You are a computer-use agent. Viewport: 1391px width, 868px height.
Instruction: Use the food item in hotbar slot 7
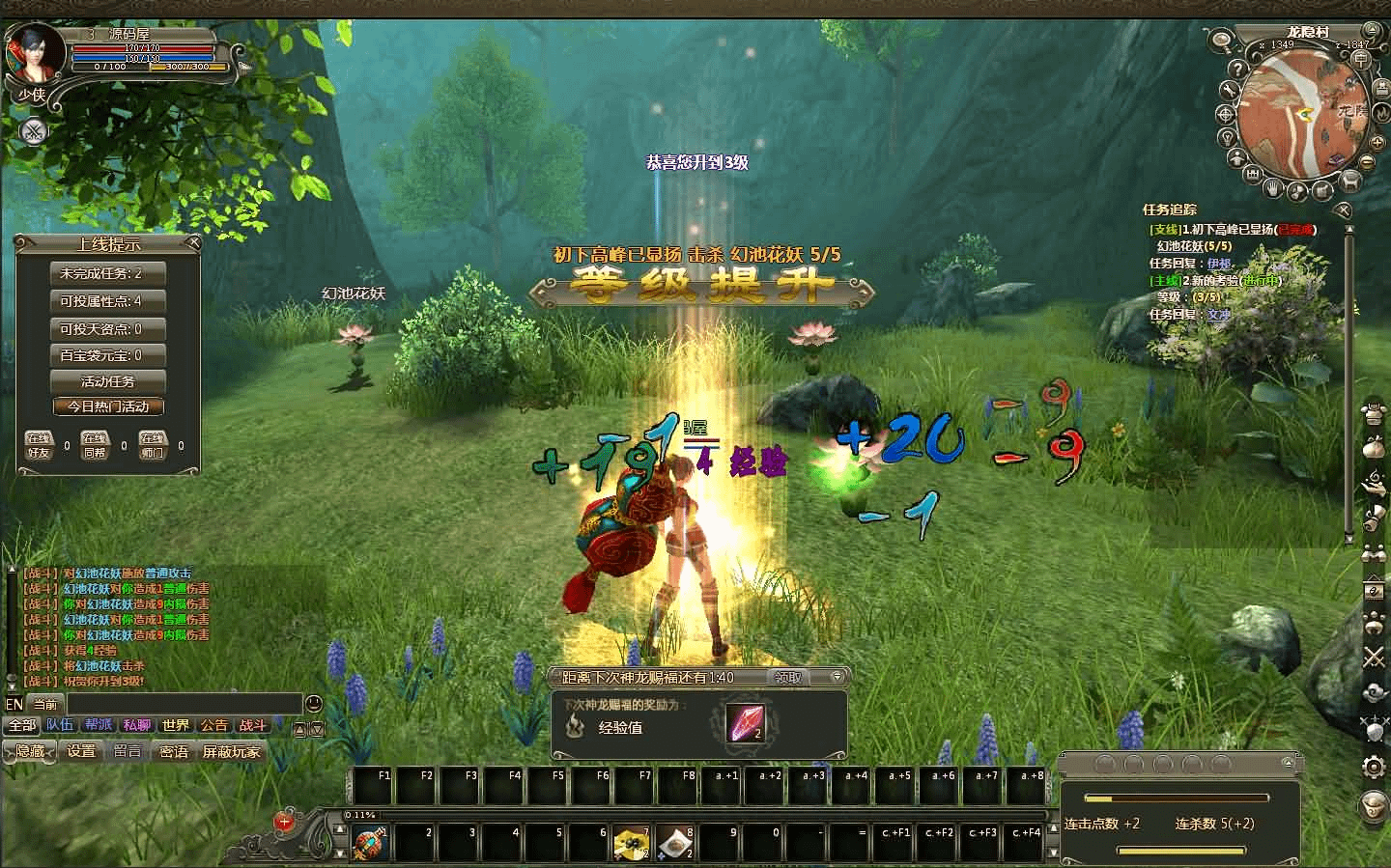631,843
